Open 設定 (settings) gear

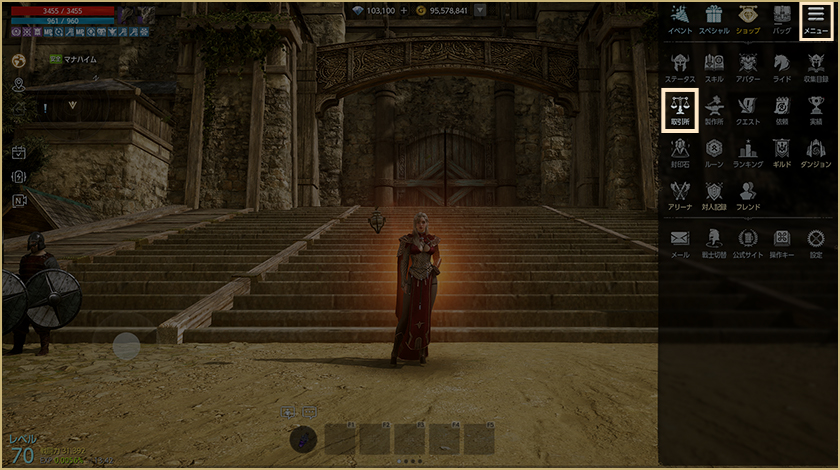(816, 242)
